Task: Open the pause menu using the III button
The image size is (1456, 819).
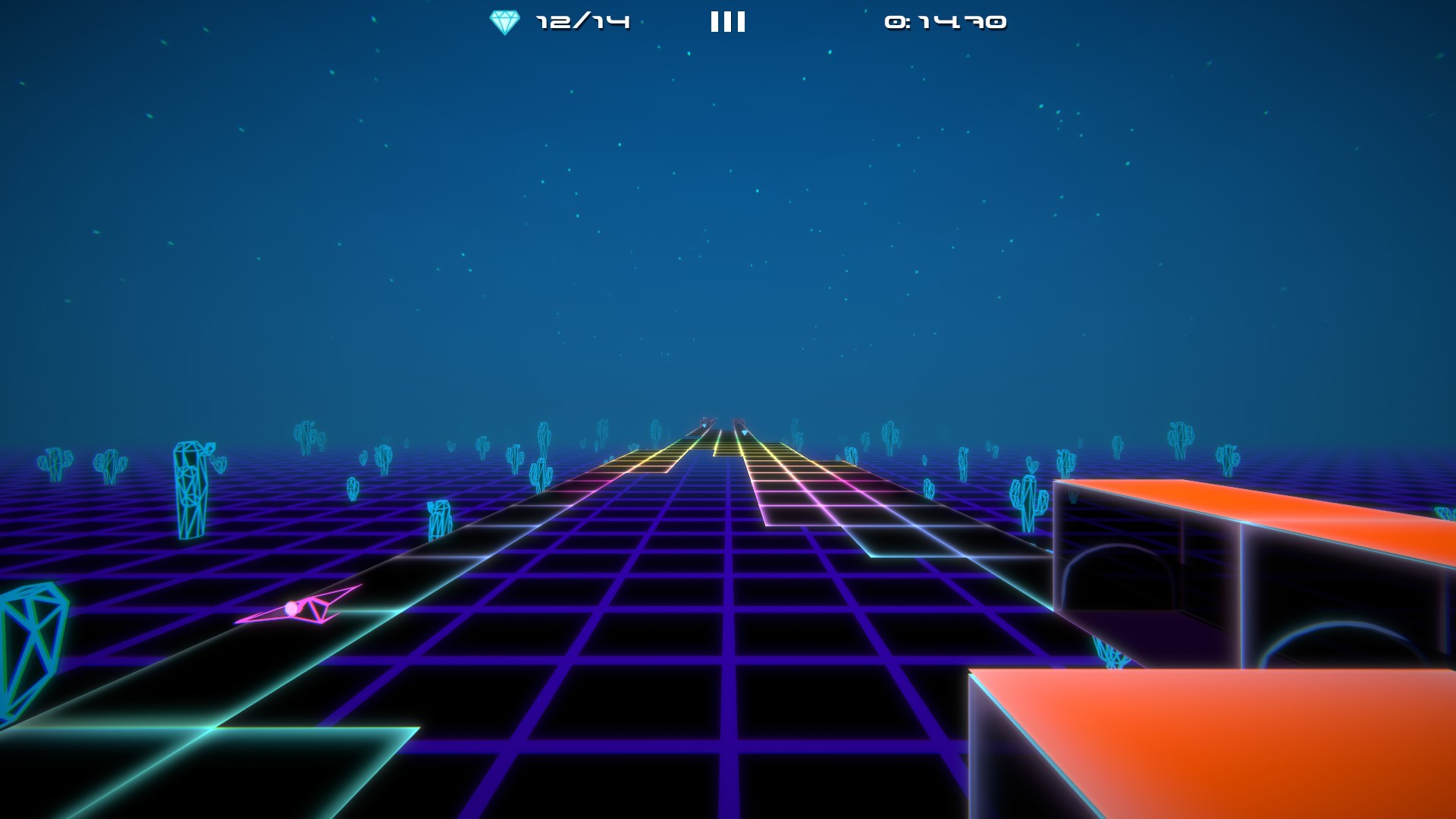Action: [726, 20]
